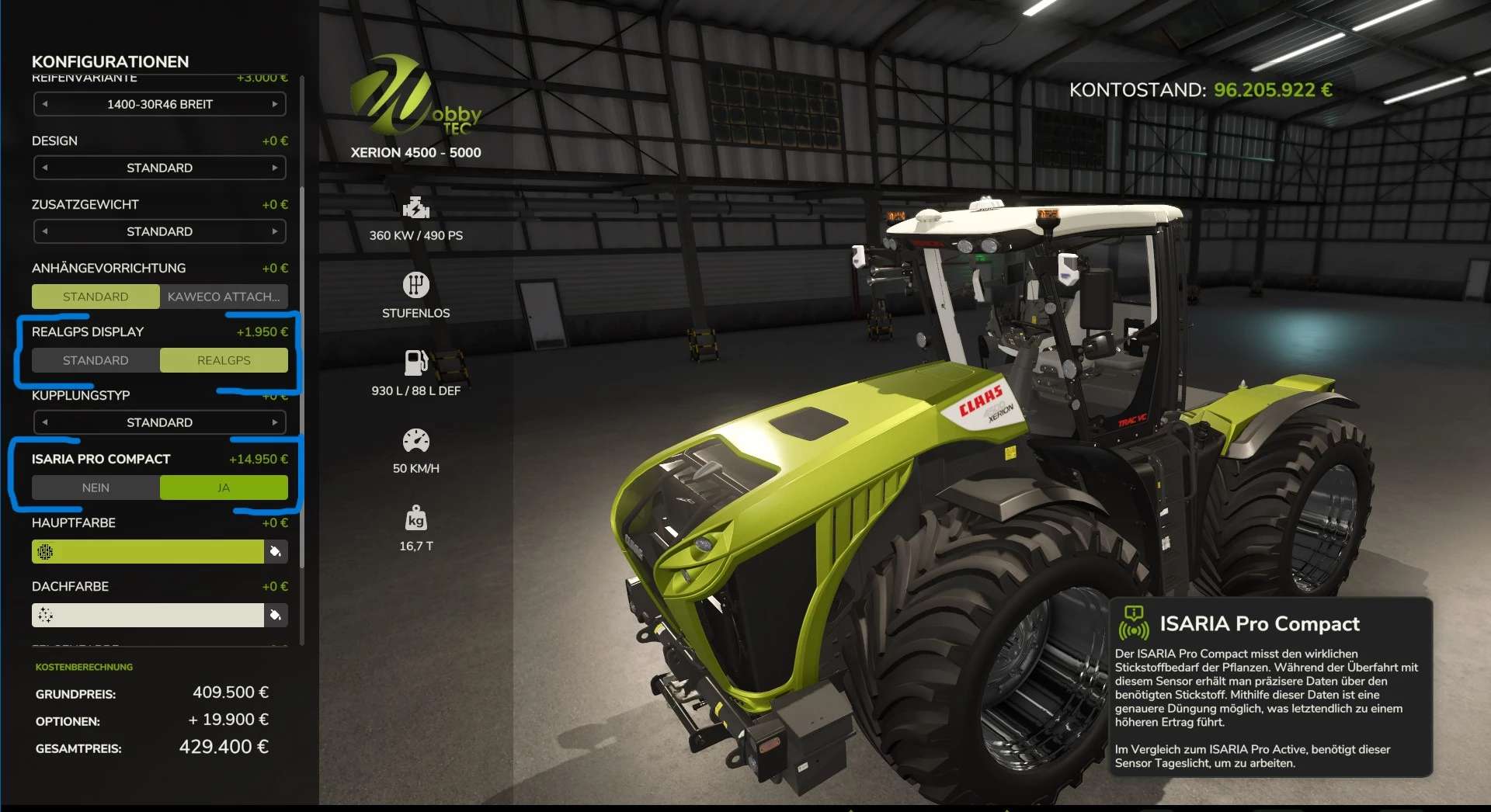Go to previous Design option

pyautogui.click(x=45, y=168)
